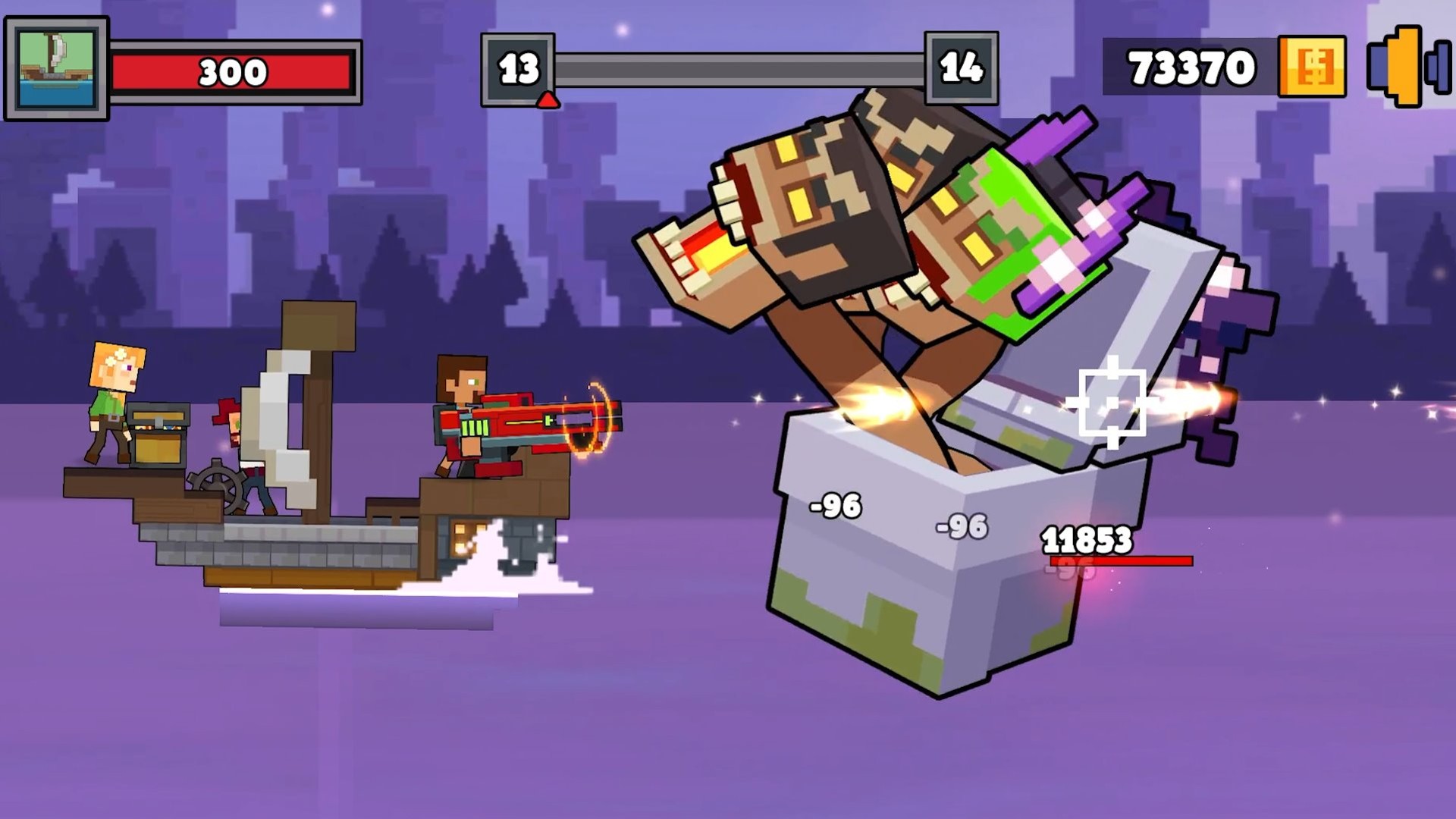Click the treasure chest on the ship
The height and width of the screenshot is (819, 1456).
(158, 436)
